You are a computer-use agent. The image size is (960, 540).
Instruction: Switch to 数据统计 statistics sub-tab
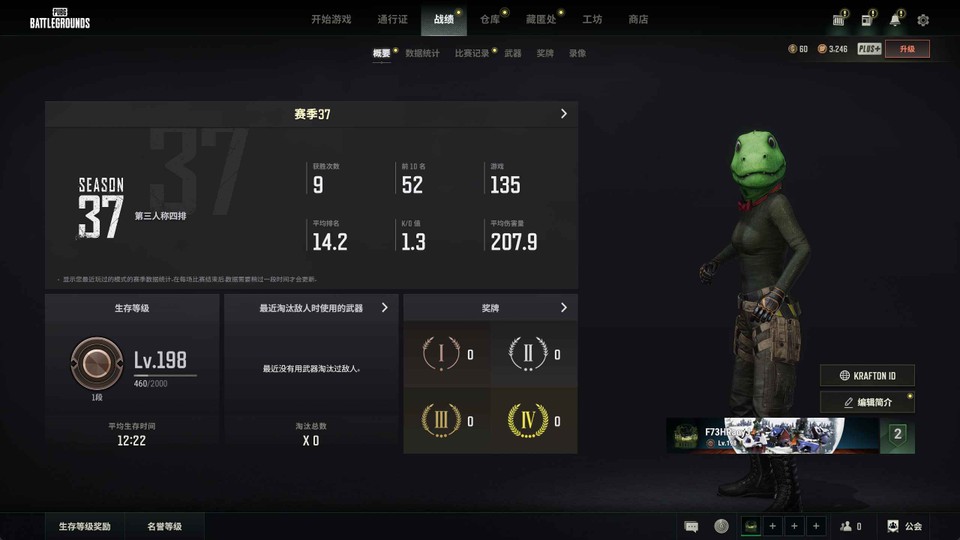[x=422, y=53]
